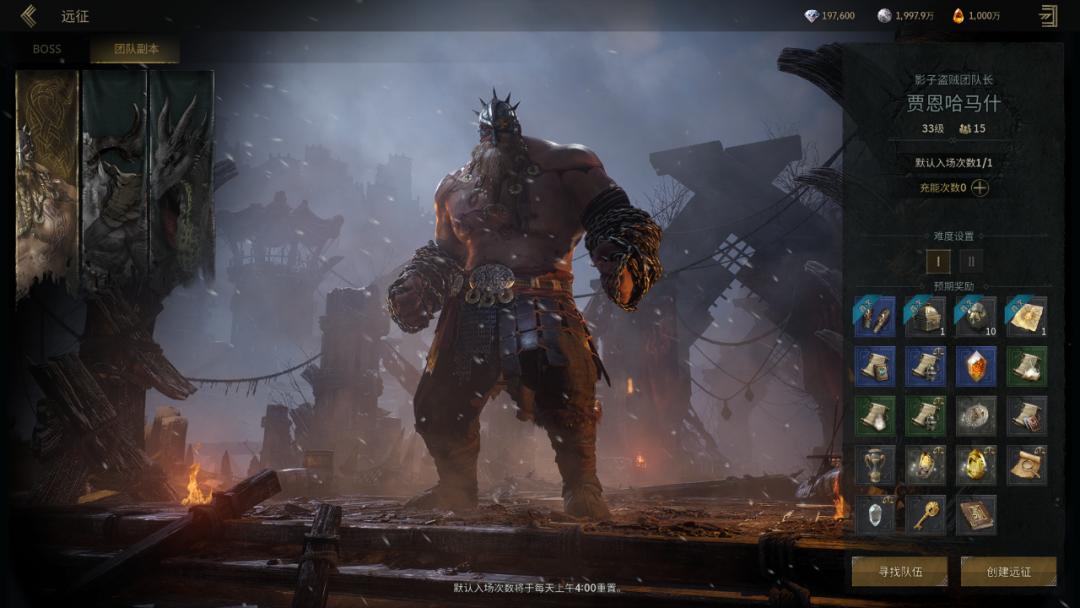Switch to the BOSS tab
Screen dimensions: 1080x608
coord(47,49)
